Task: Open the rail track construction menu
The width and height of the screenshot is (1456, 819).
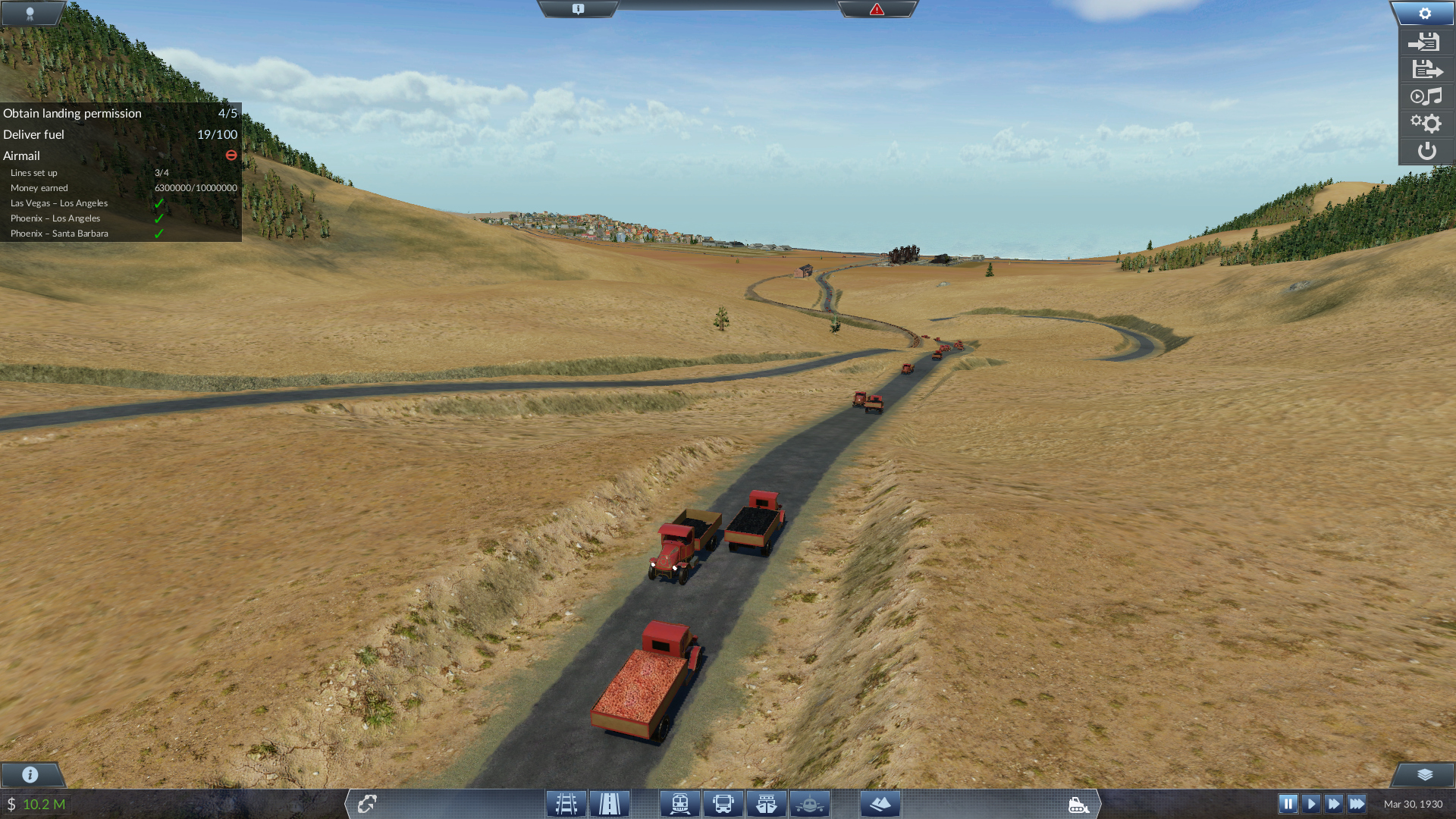Action: (566, 804)
